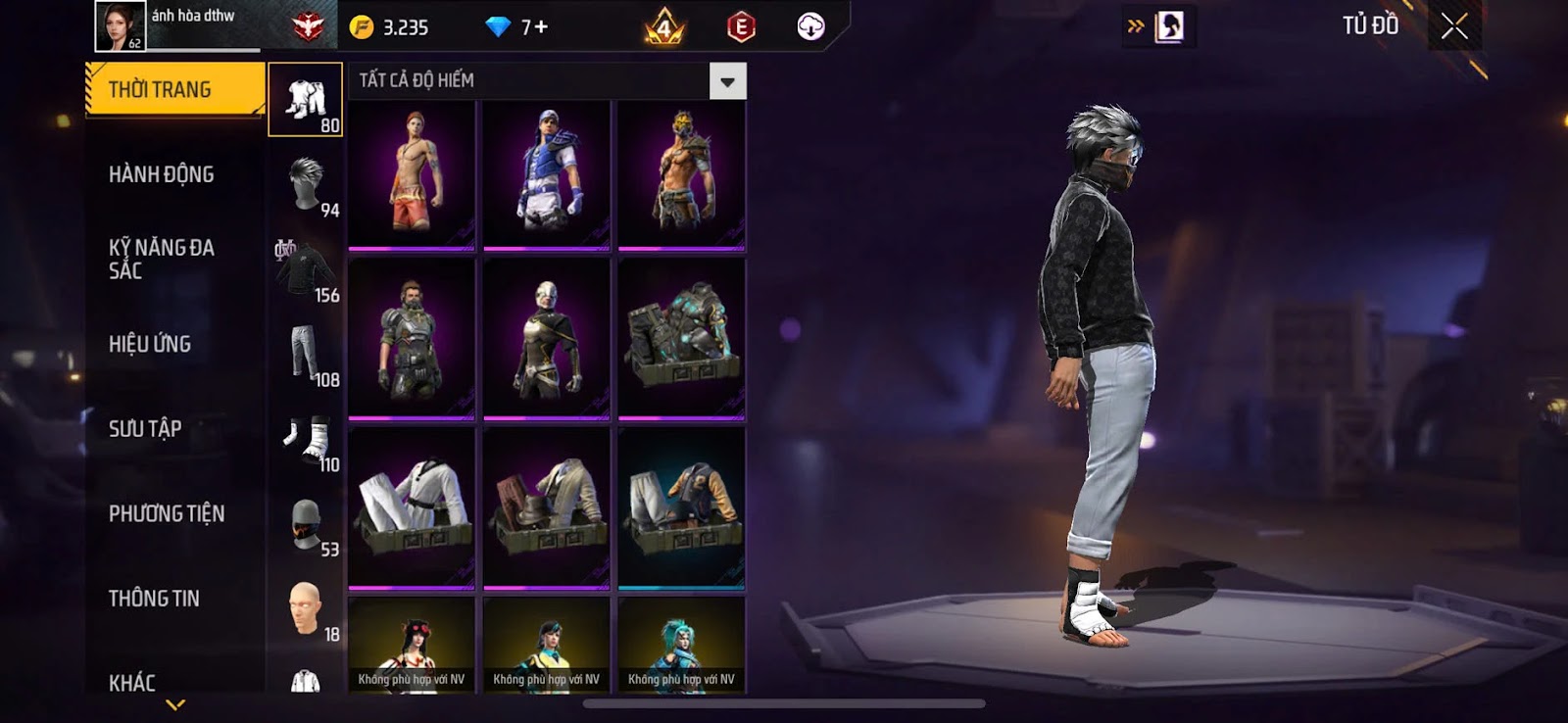
Task: Select the mask category showing 53
Action: tap(306, 524)
